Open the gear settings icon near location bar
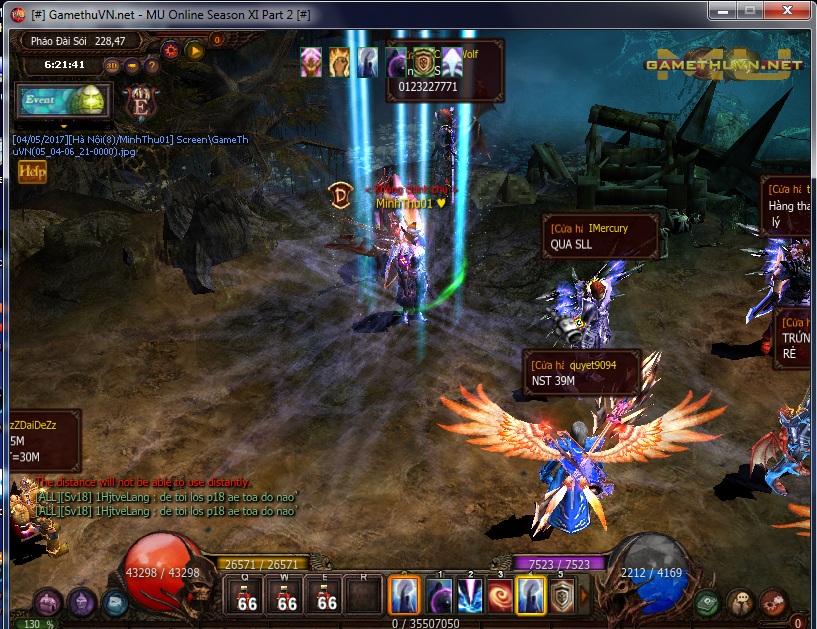817x629 pixels. [171, 50]
